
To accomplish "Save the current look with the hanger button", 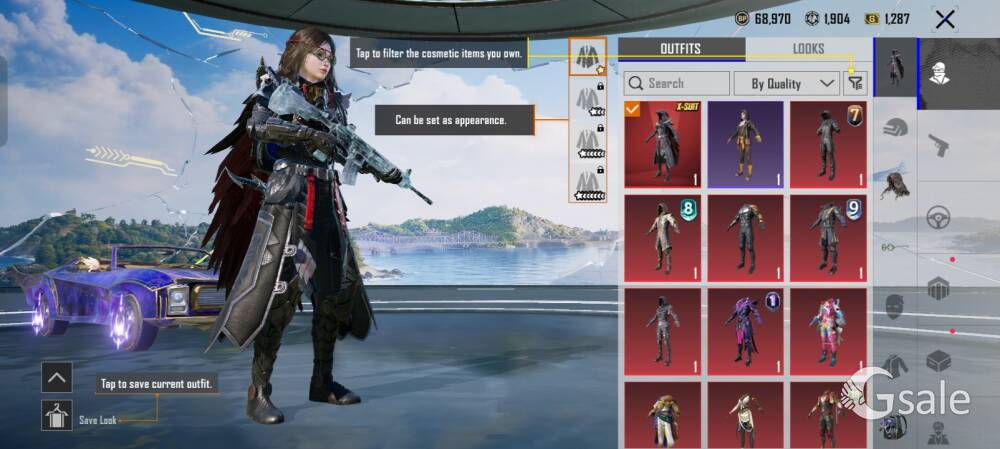I will [56, 415].
